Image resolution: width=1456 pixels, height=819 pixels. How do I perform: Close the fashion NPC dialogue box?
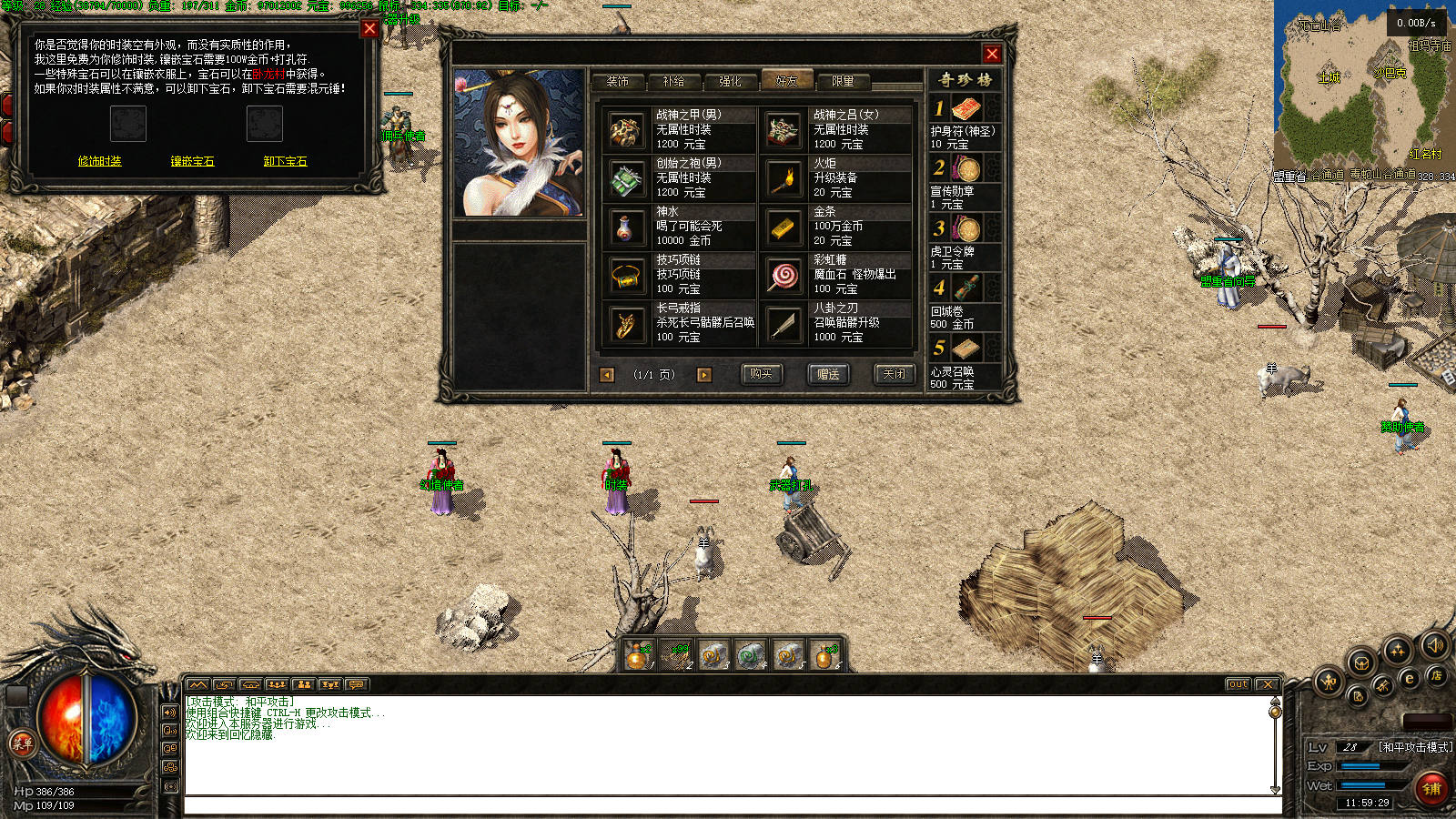click(x=369, y=28)
